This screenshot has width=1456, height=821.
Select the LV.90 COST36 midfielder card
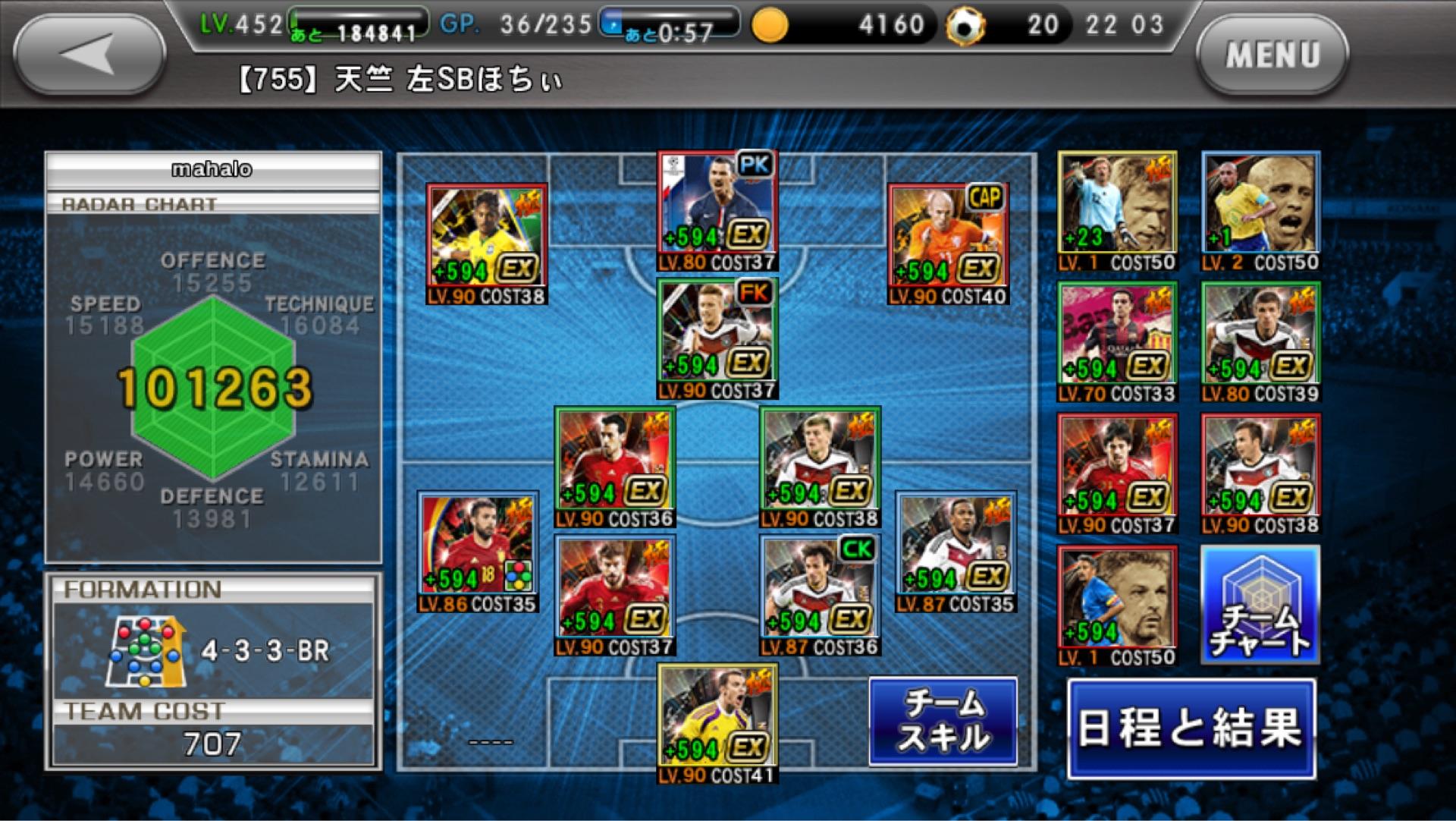tap(614, 467)
